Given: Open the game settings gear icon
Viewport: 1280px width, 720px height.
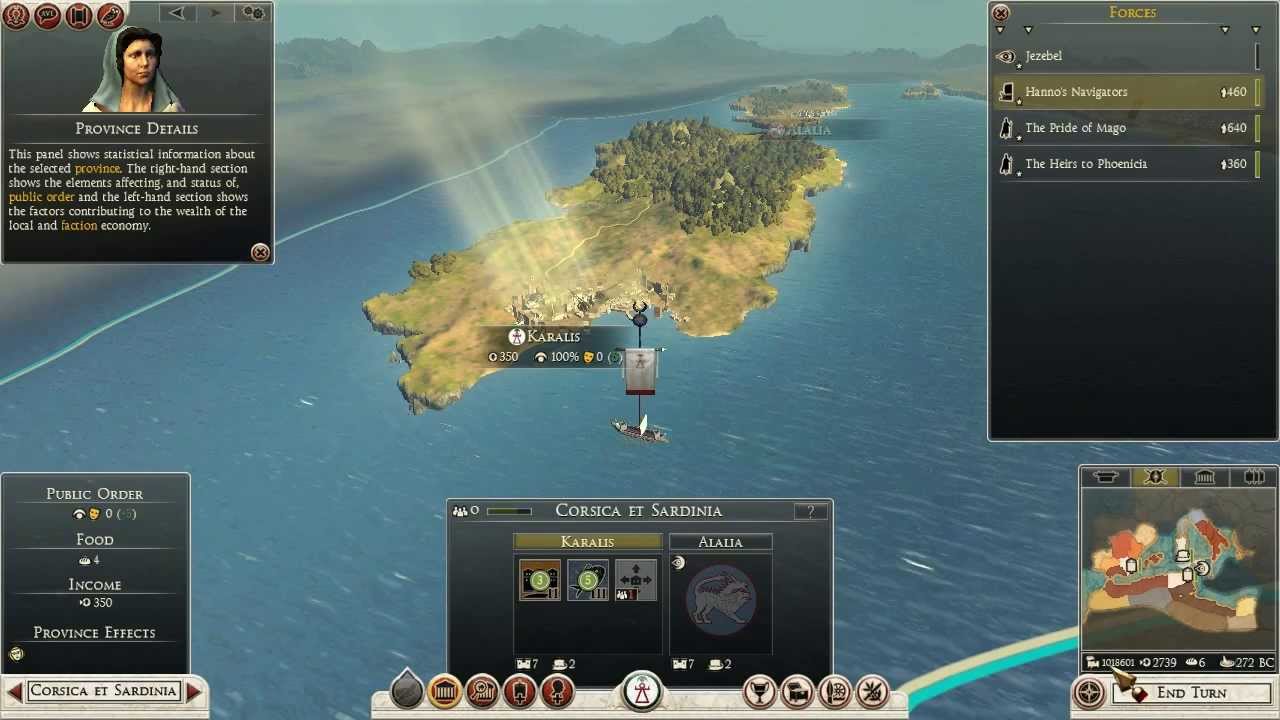Looking at the screenshot, I should point(253,13).
